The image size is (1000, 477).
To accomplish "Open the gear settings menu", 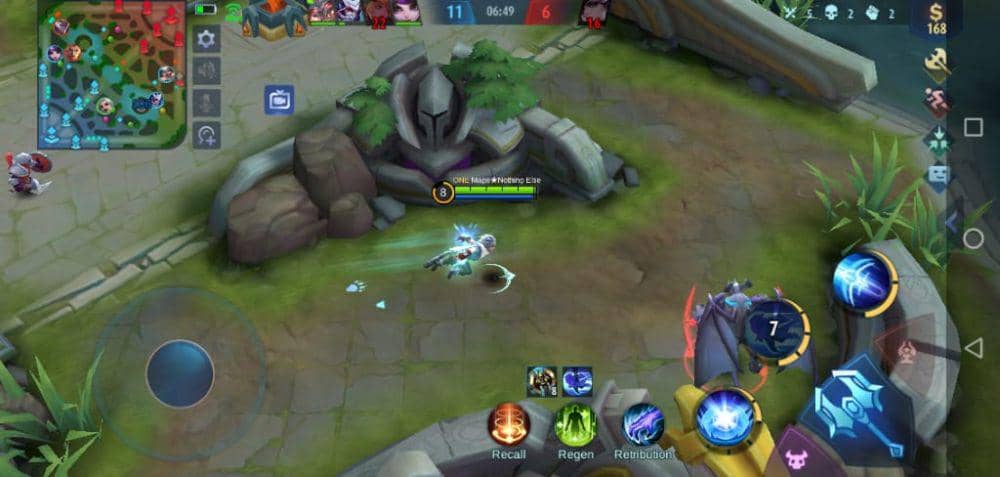I will 206,40.
